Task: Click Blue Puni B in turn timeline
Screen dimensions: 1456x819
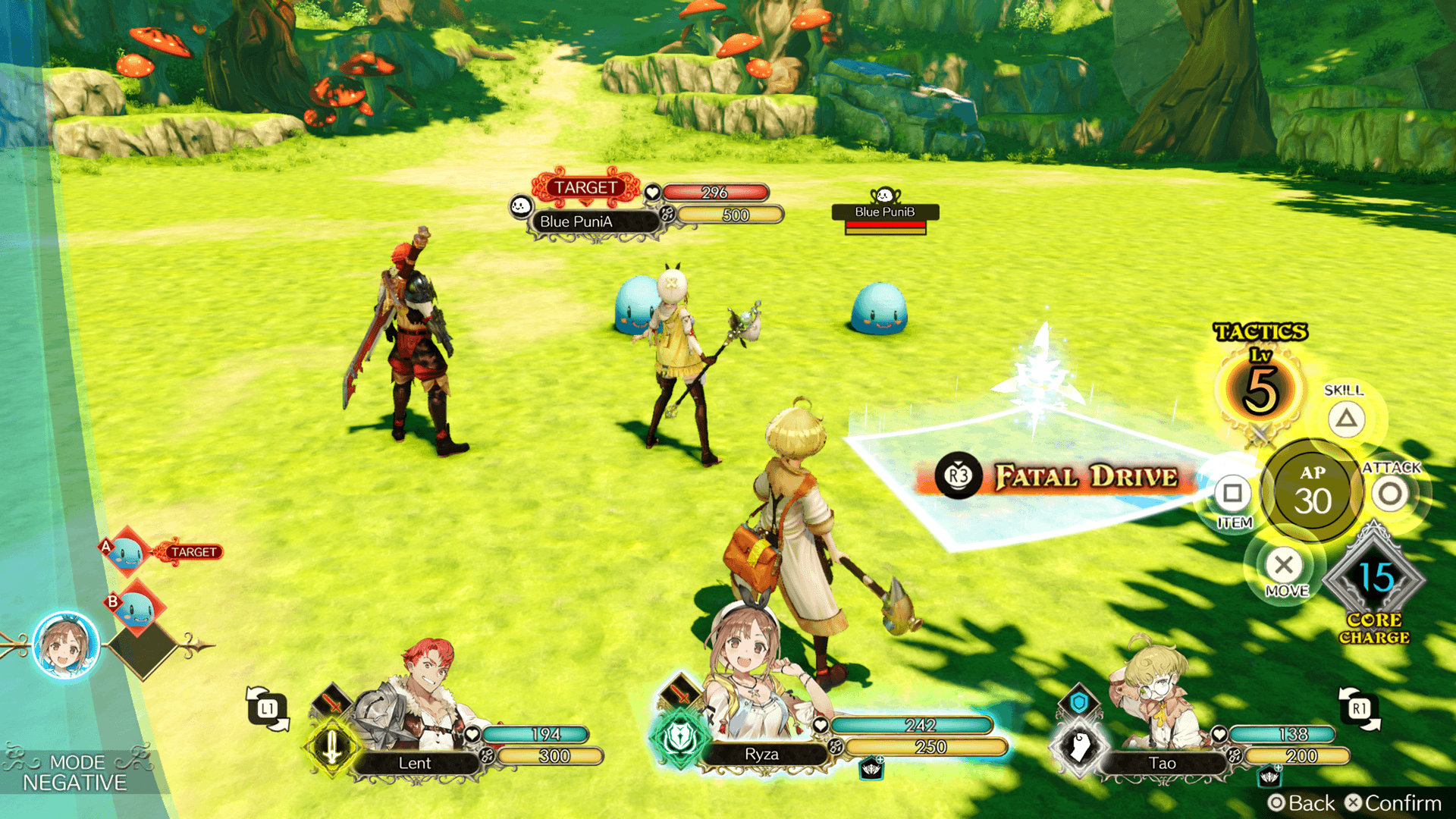Action: coord(135,608)
